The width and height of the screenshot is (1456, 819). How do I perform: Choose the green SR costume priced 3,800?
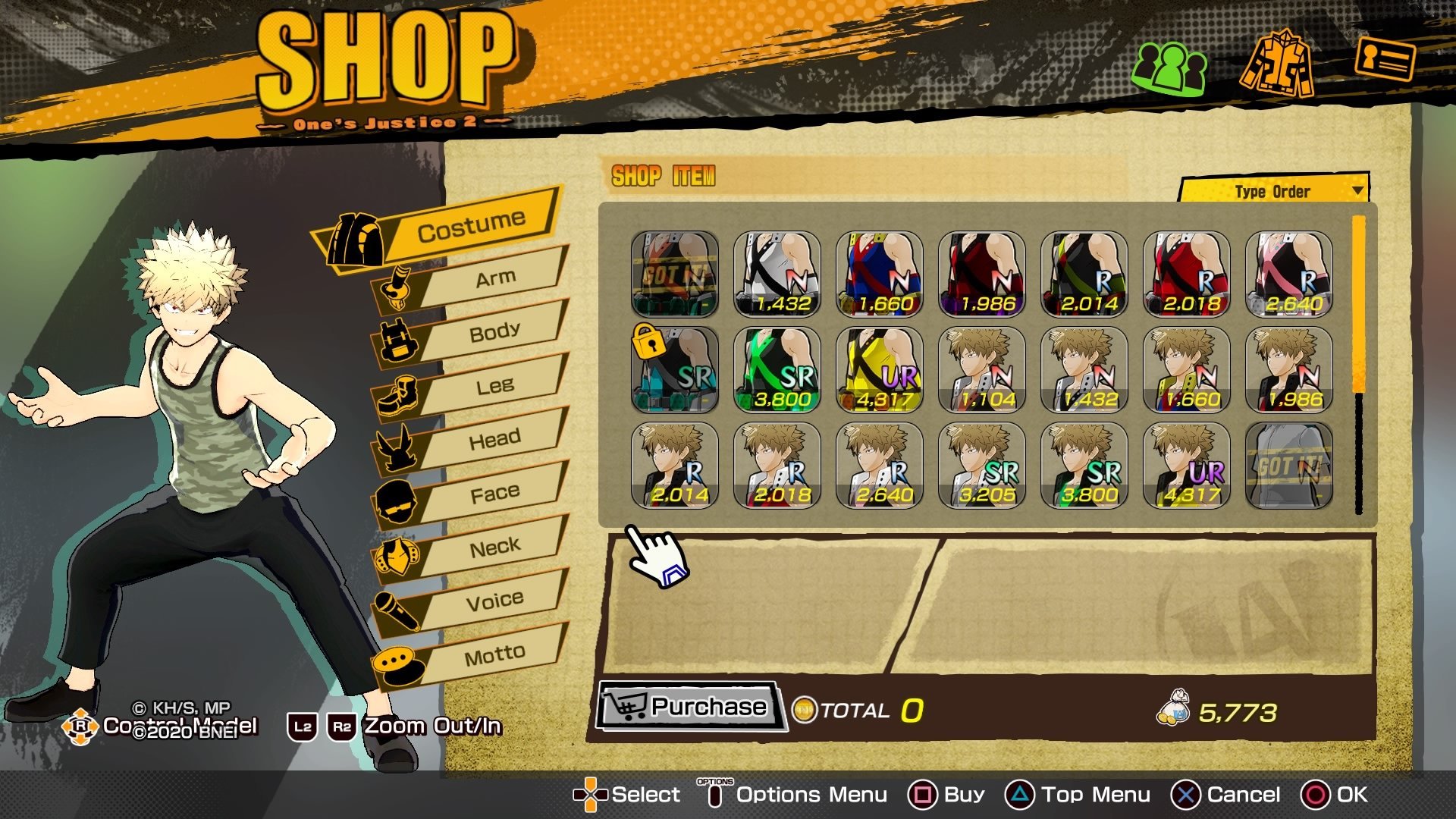777,370
